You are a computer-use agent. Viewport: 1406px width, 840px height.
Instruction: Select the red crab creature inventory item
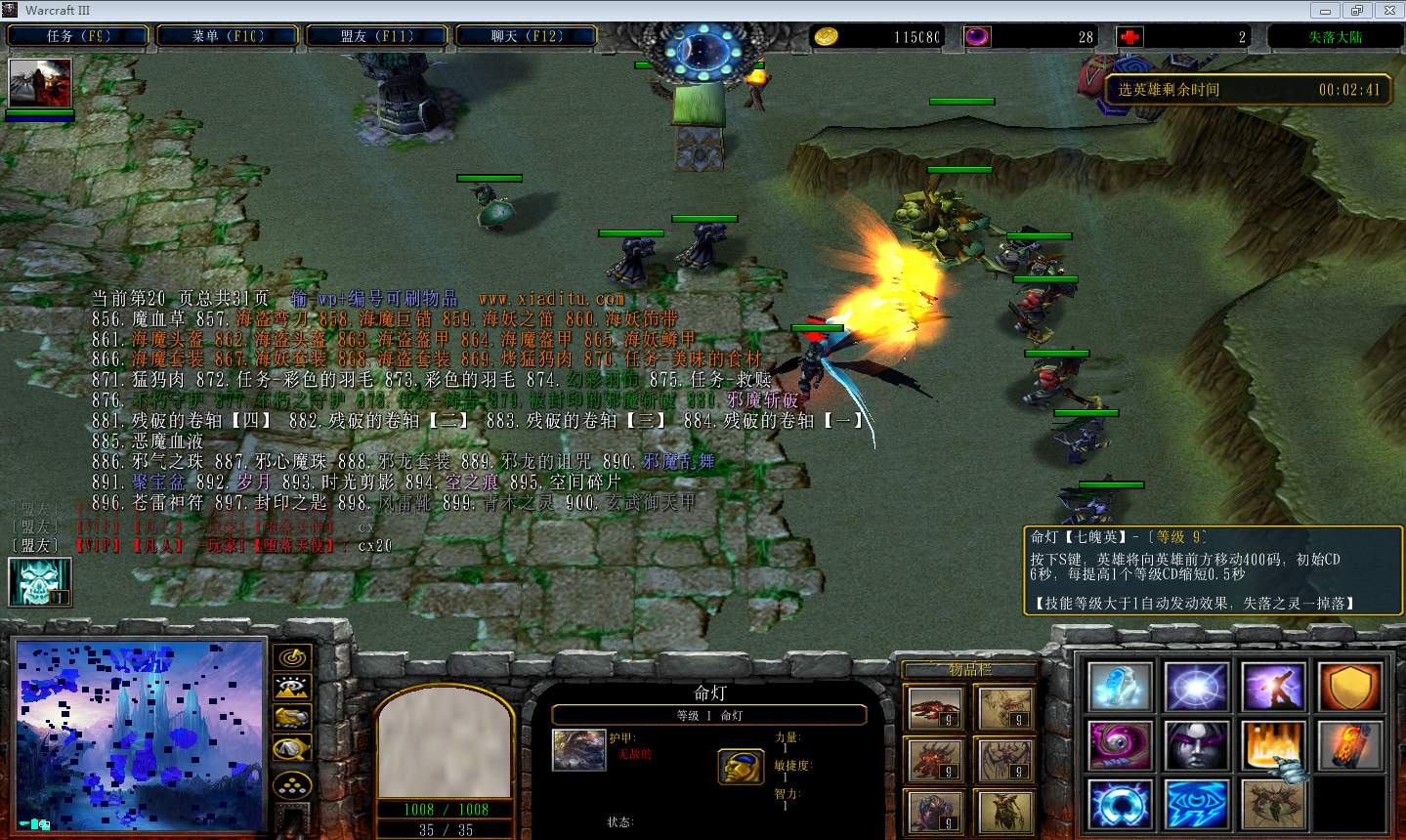pyautogui.click(x=933, y=708)
